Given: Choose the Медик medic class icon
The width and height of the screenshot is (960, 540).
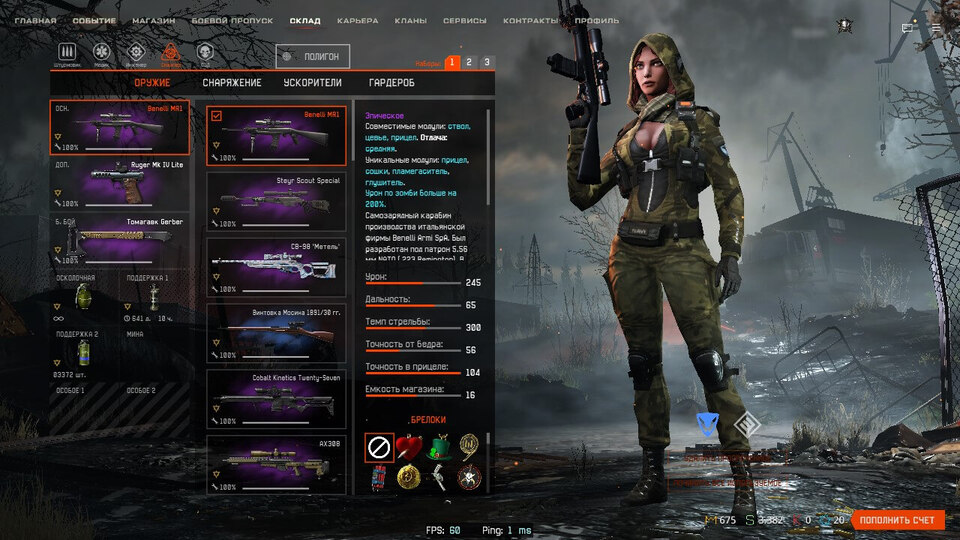Looking at the screenshot, I should (101, 52).
